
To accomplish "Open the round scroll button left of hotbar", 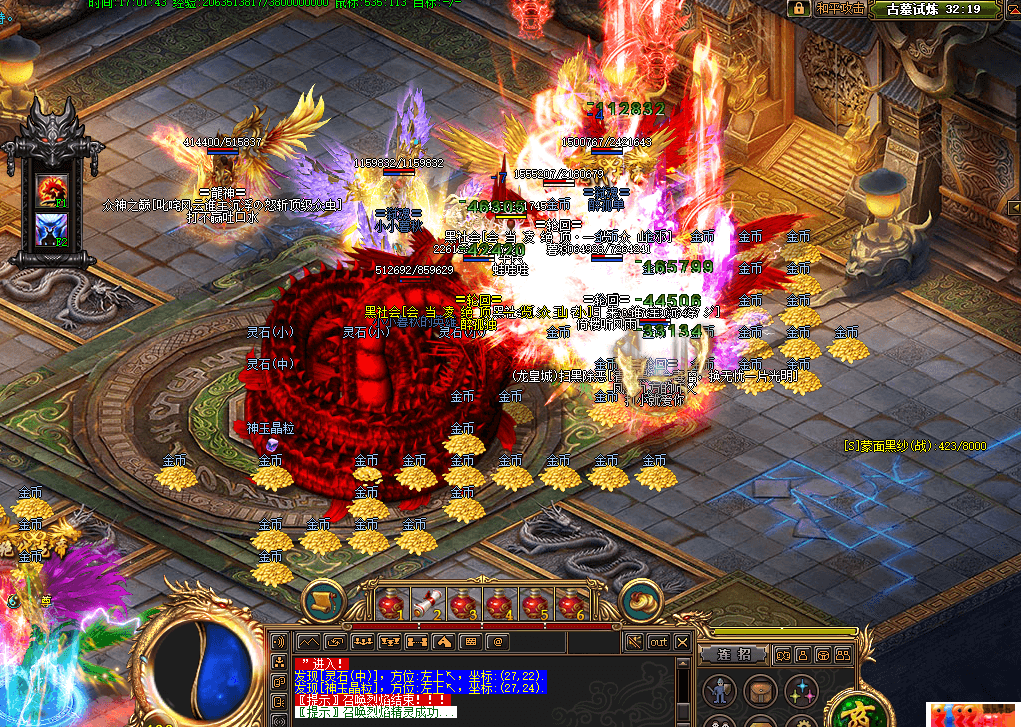I will (x=323, y=600).
